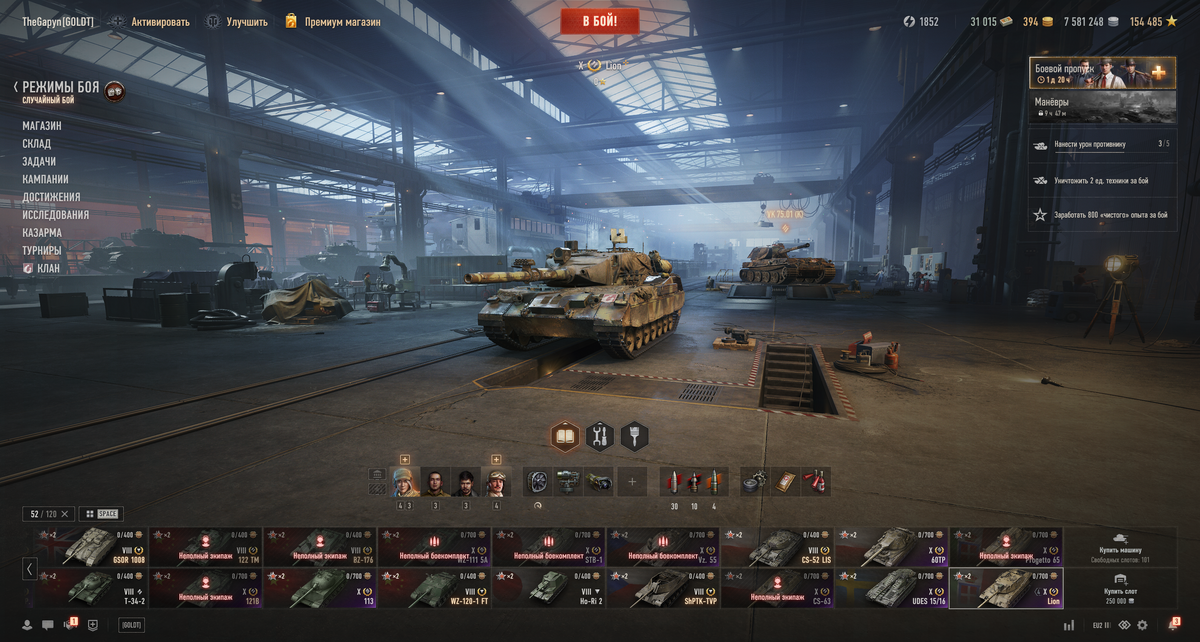Open the gear settings icon in bottom bar
Screen dimensions: 1200x642
point(1142,625)
